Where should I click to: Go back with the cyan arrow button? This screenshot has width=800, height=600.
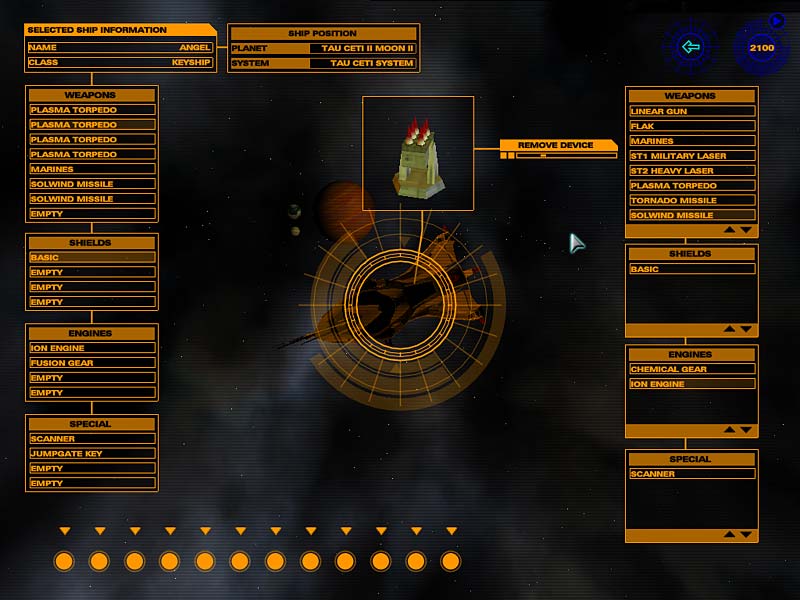point(690,47)
